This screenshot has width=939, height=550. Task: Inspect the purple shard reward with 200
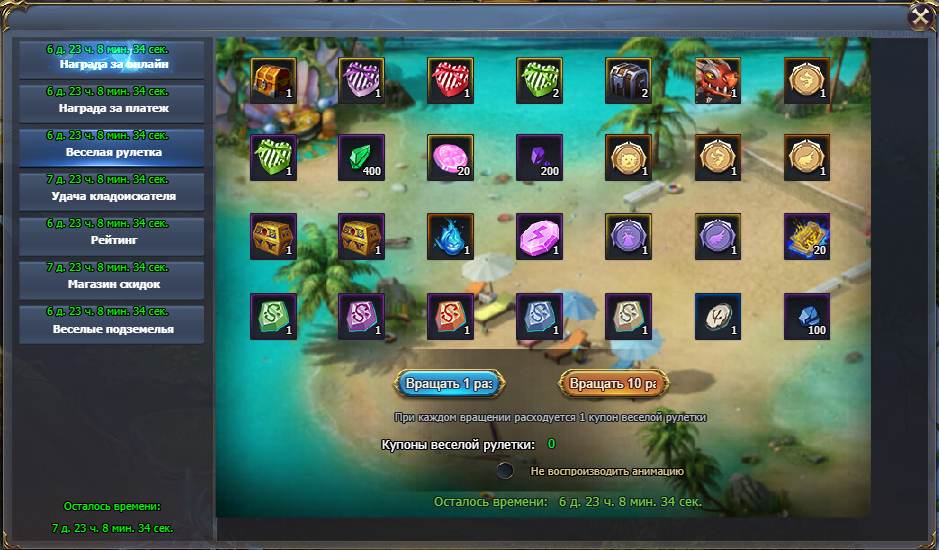tap(540, 158)
